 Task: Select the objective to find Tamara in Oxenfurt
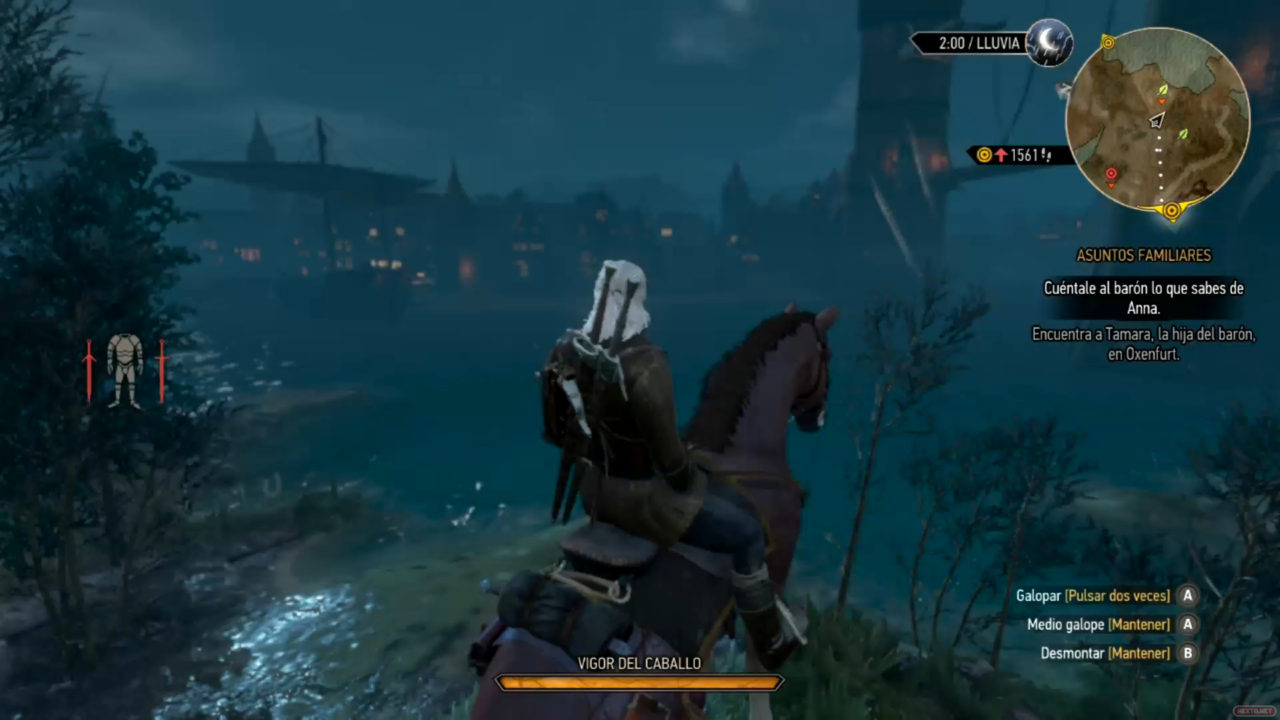click(x=1143, y=343)
